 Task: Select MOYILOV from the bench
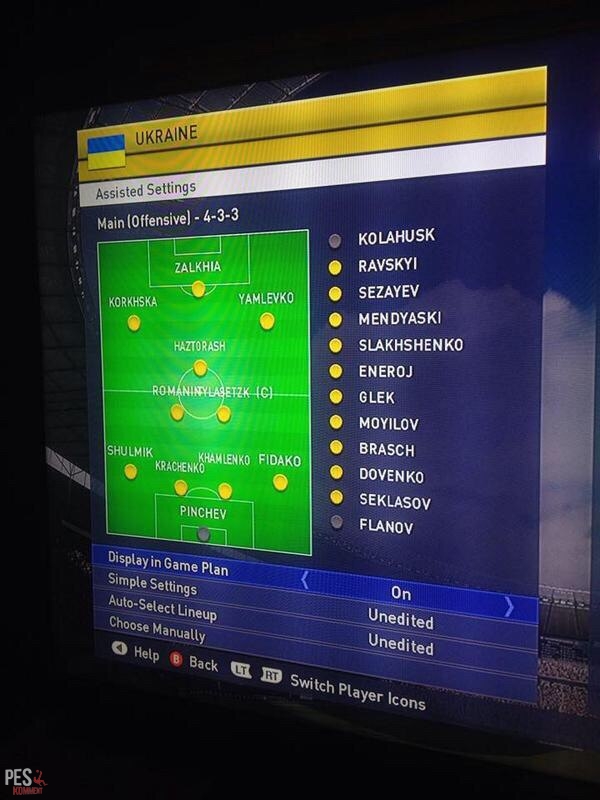389,424
